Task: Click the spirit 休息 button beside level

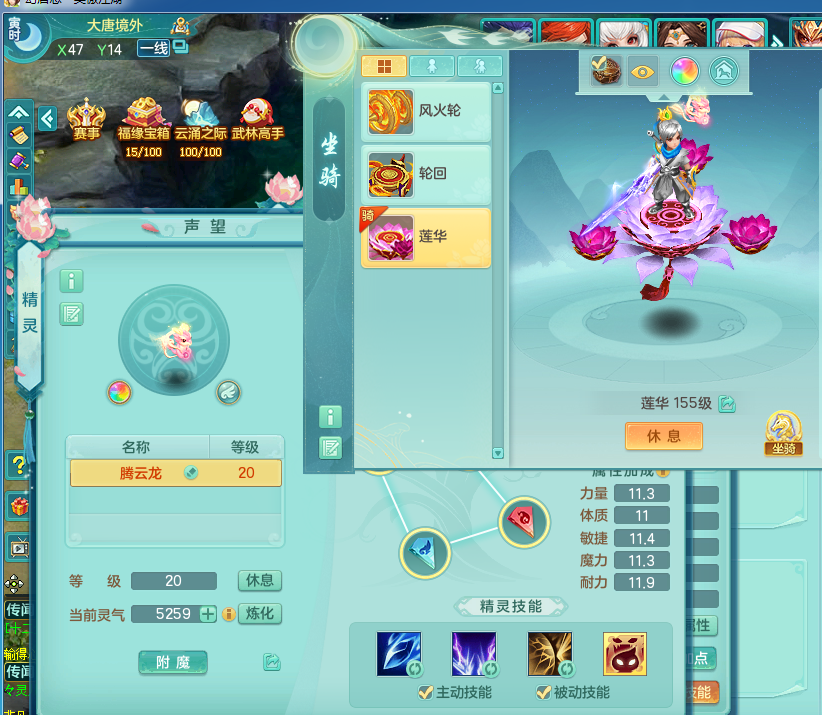Action: [x=259, y=581]
